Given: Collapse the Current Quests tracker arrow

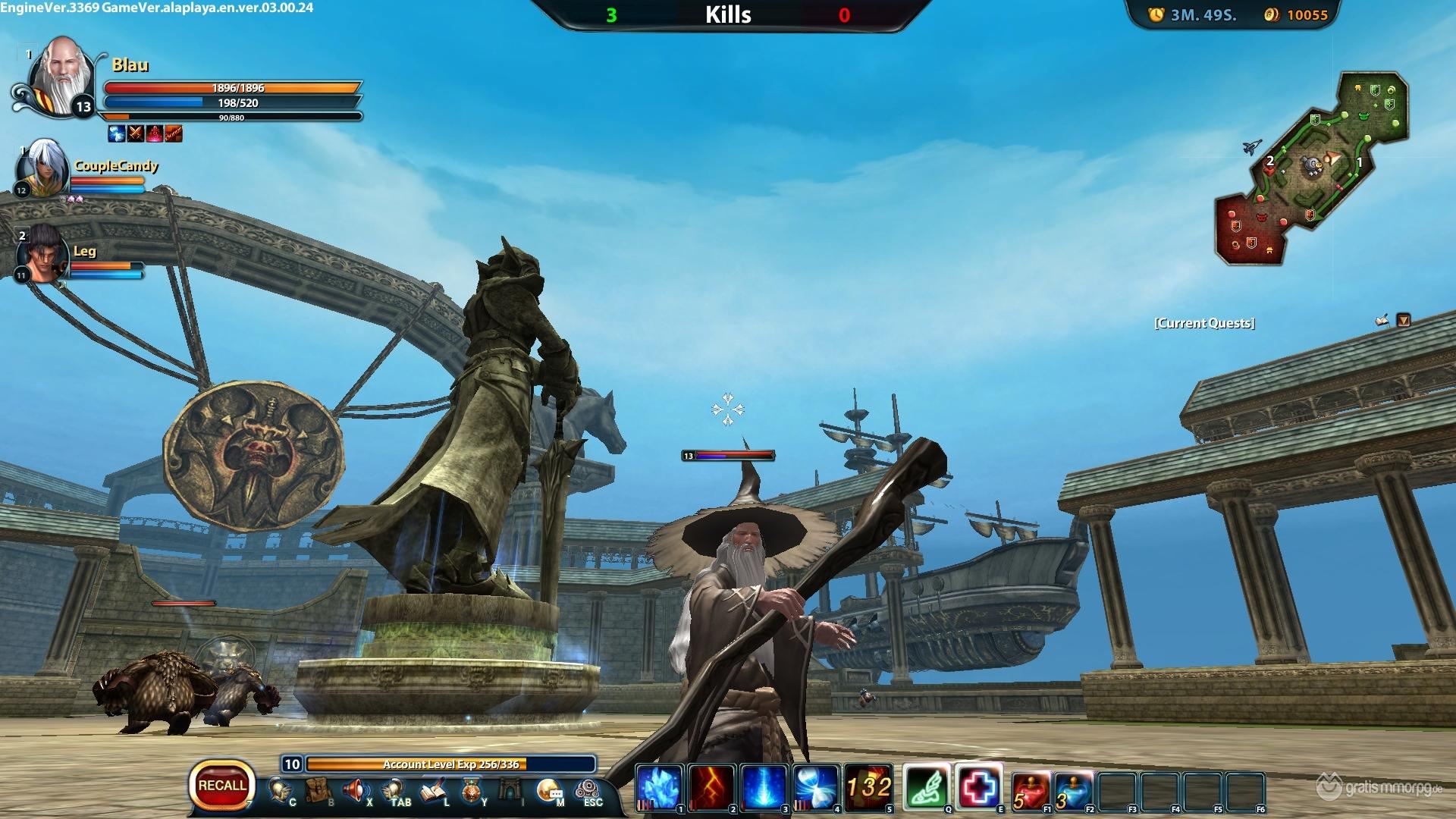Looking at the screenshot, I should (x=1404, y=321).
